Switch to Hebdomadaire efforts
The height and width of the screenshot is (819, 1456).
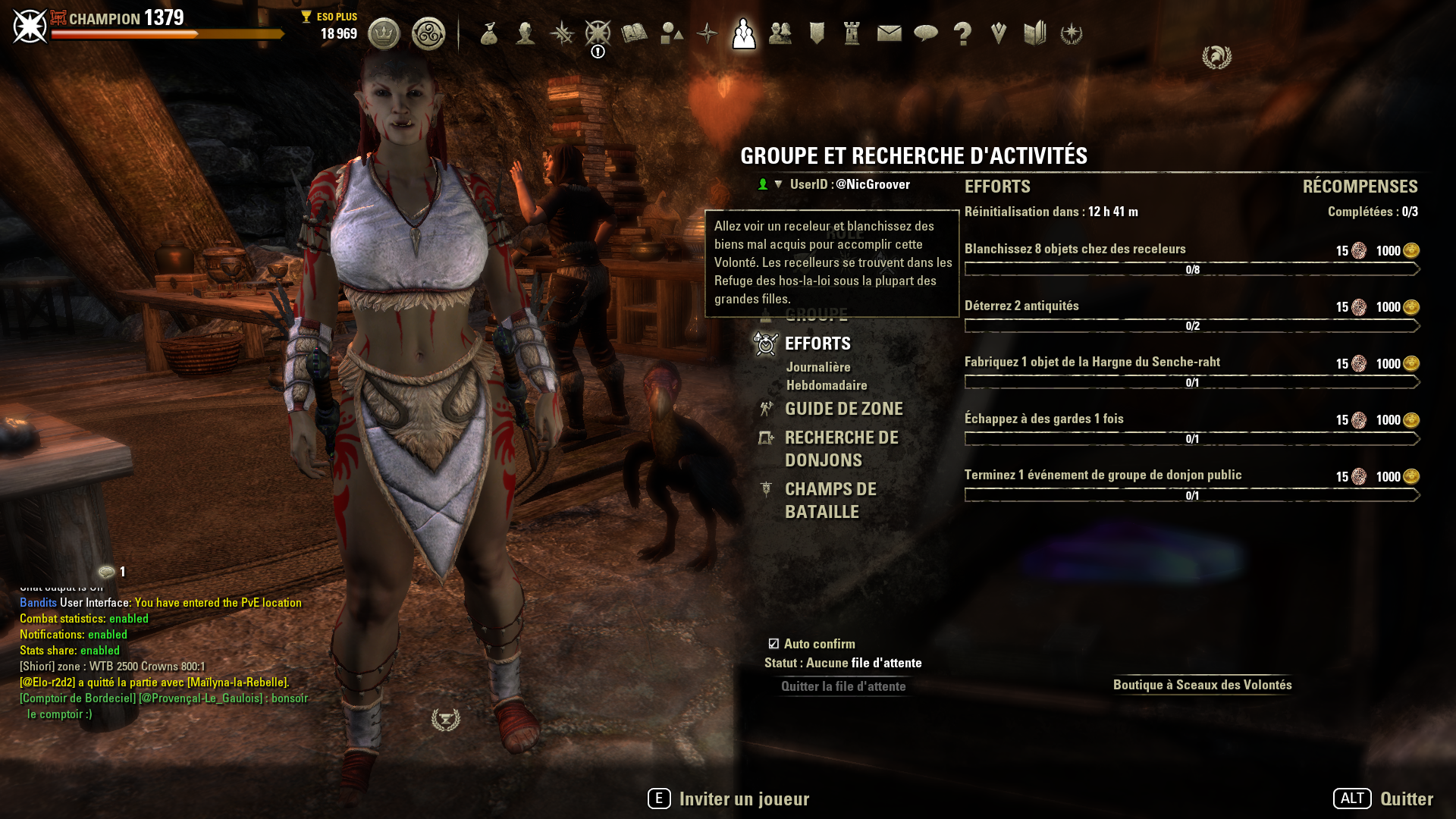pos(827,385)
